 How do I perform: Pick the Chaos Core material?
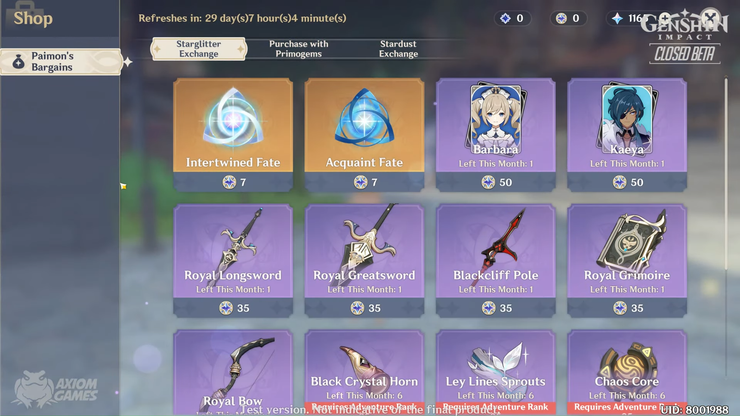click(x=627, y=372)
